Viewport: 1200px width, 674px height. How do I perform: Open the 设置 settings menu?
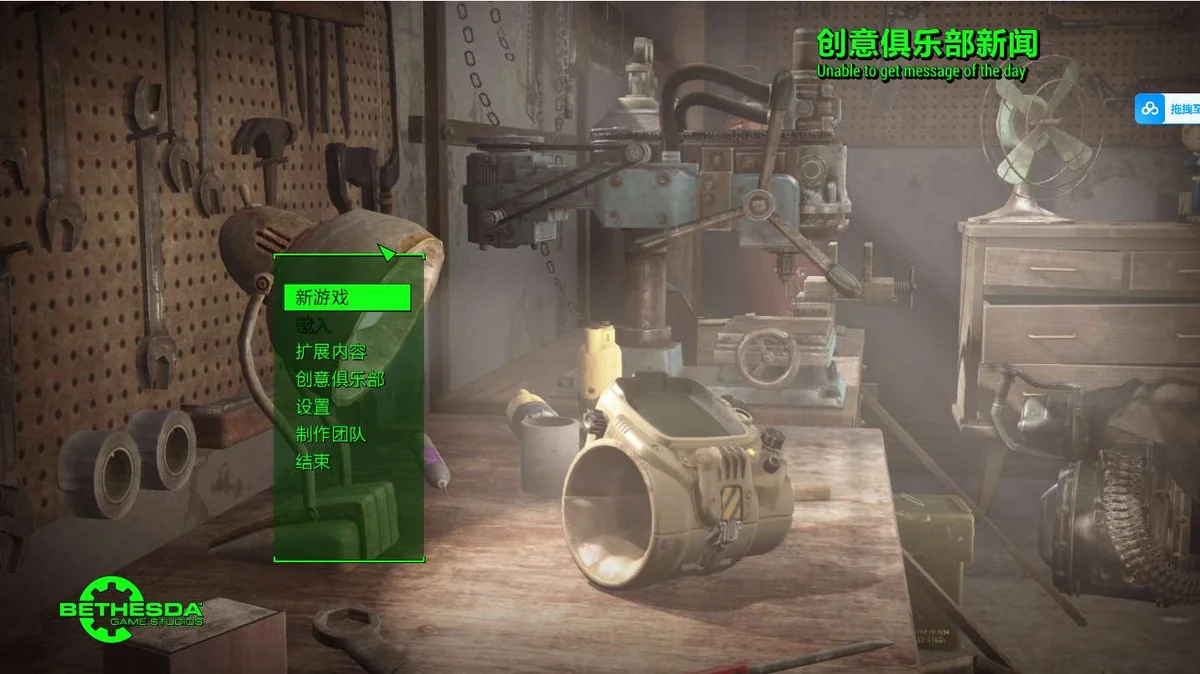(x=313, y=407)
